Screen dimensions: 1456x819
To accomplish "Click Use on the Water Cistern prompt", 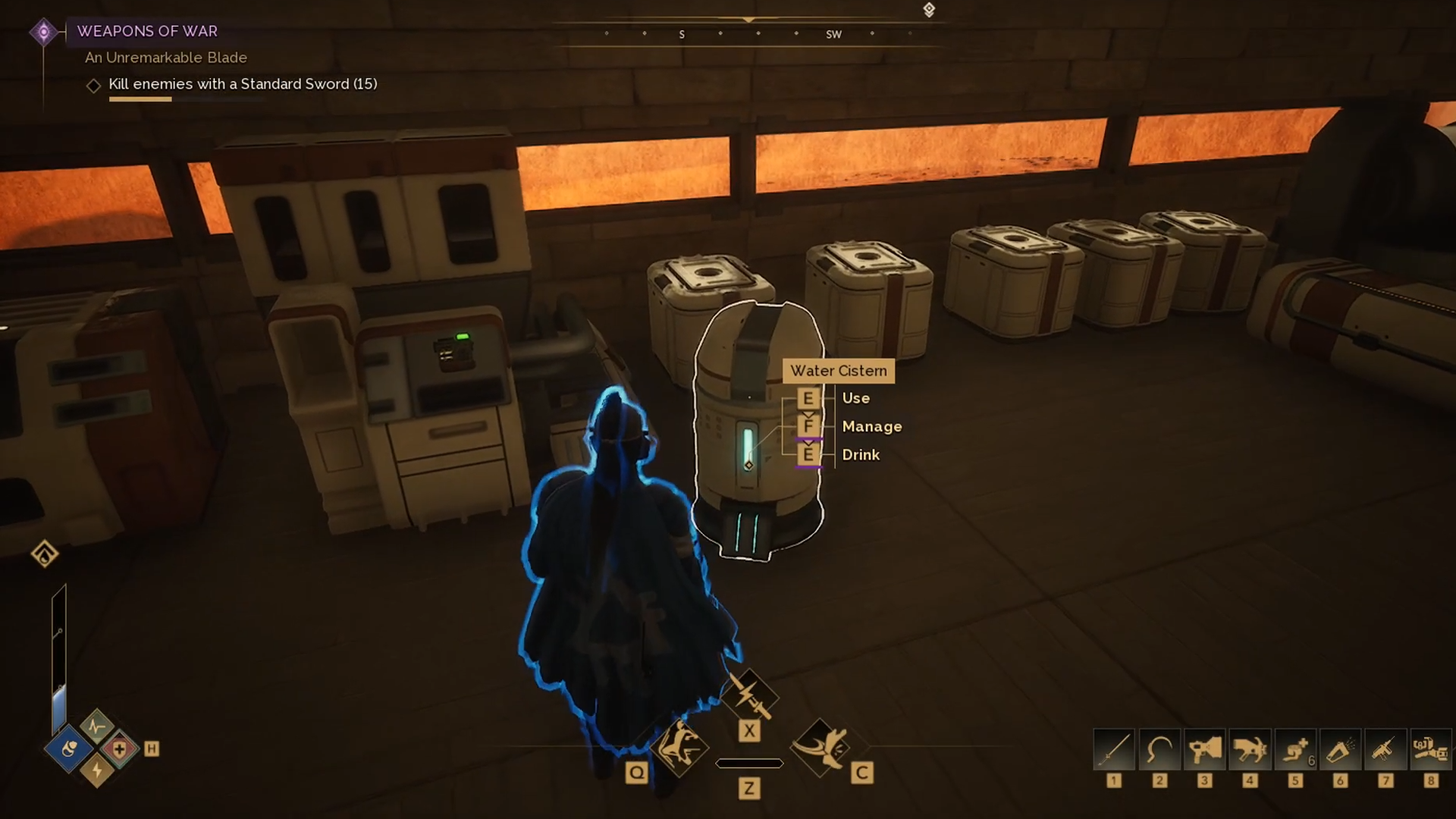I will (855, 397).
